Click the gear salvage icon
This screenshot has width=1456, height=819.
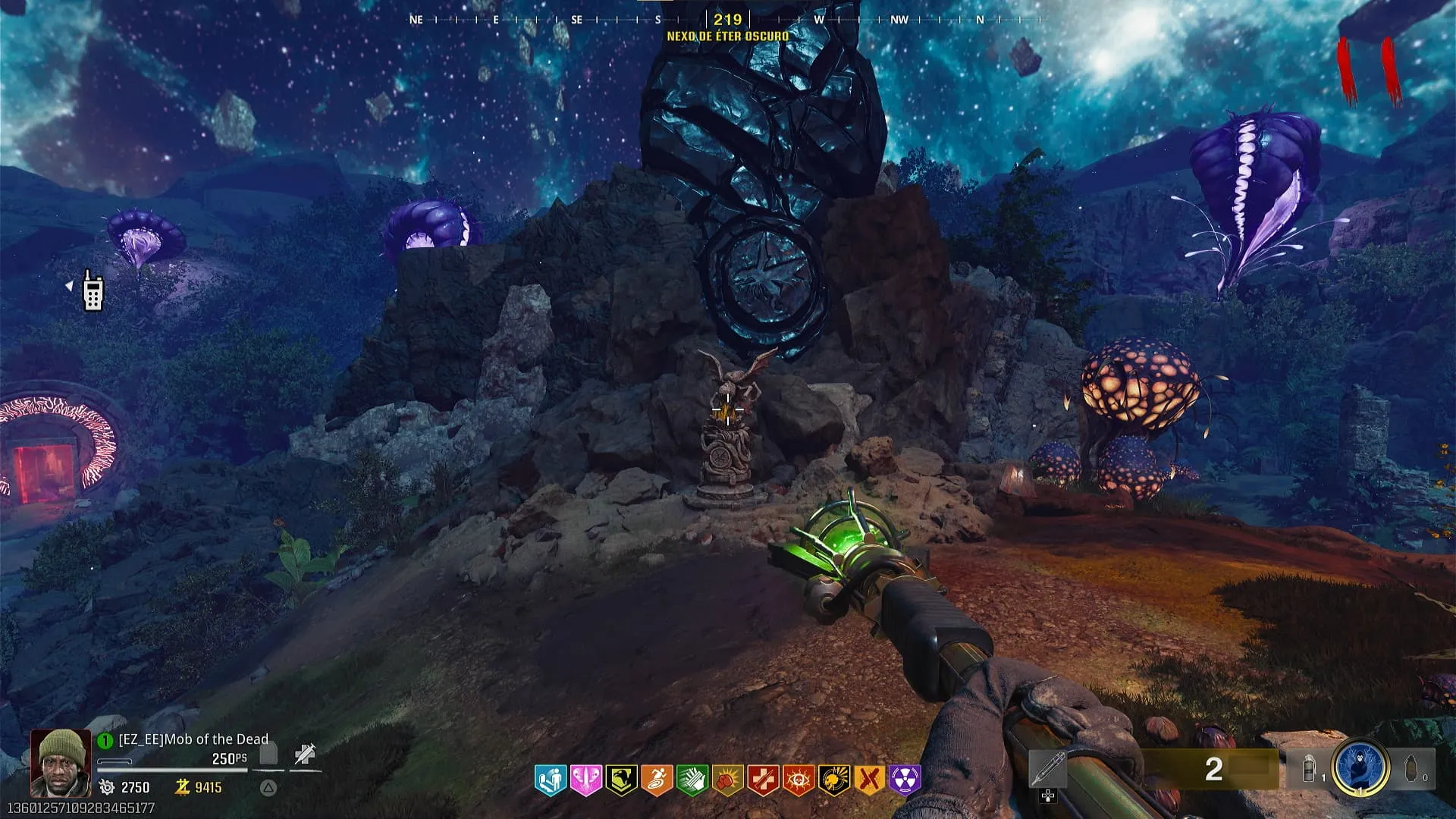(x=107, y=787)
